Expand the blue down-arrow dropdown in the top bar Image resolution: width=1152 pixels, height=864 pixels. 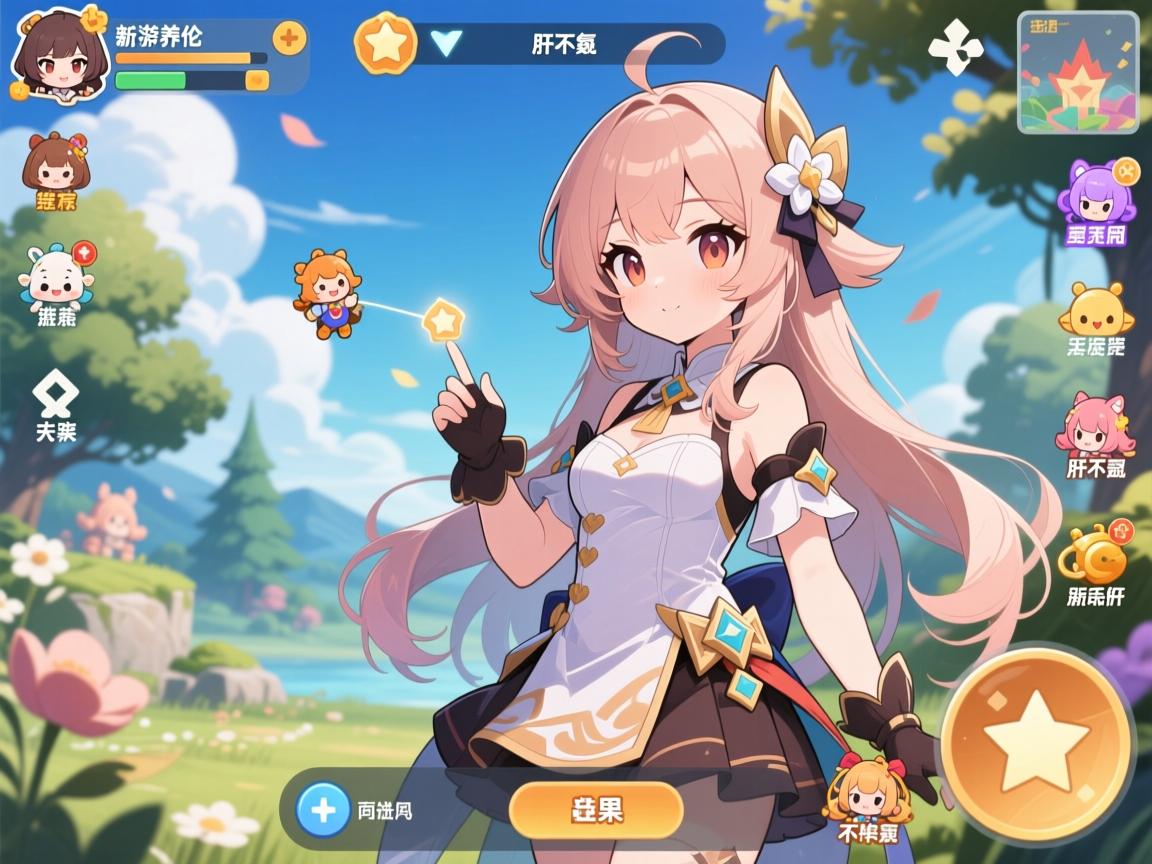445,43
